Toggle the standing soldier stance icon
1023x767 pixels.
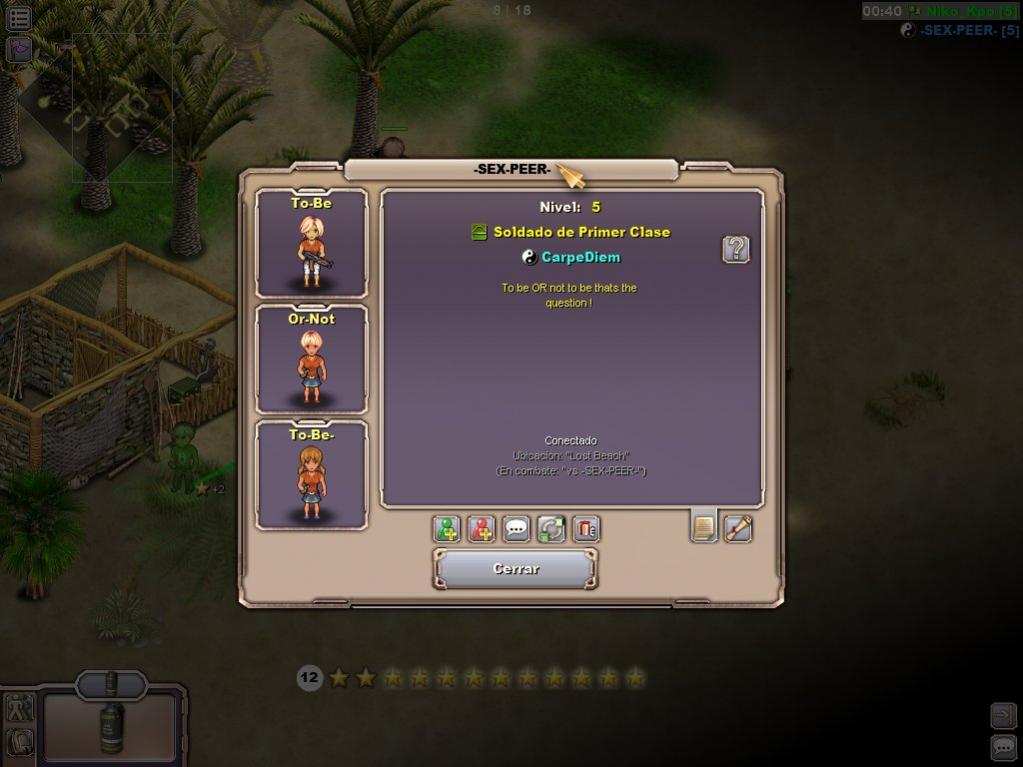coord(20,708)
